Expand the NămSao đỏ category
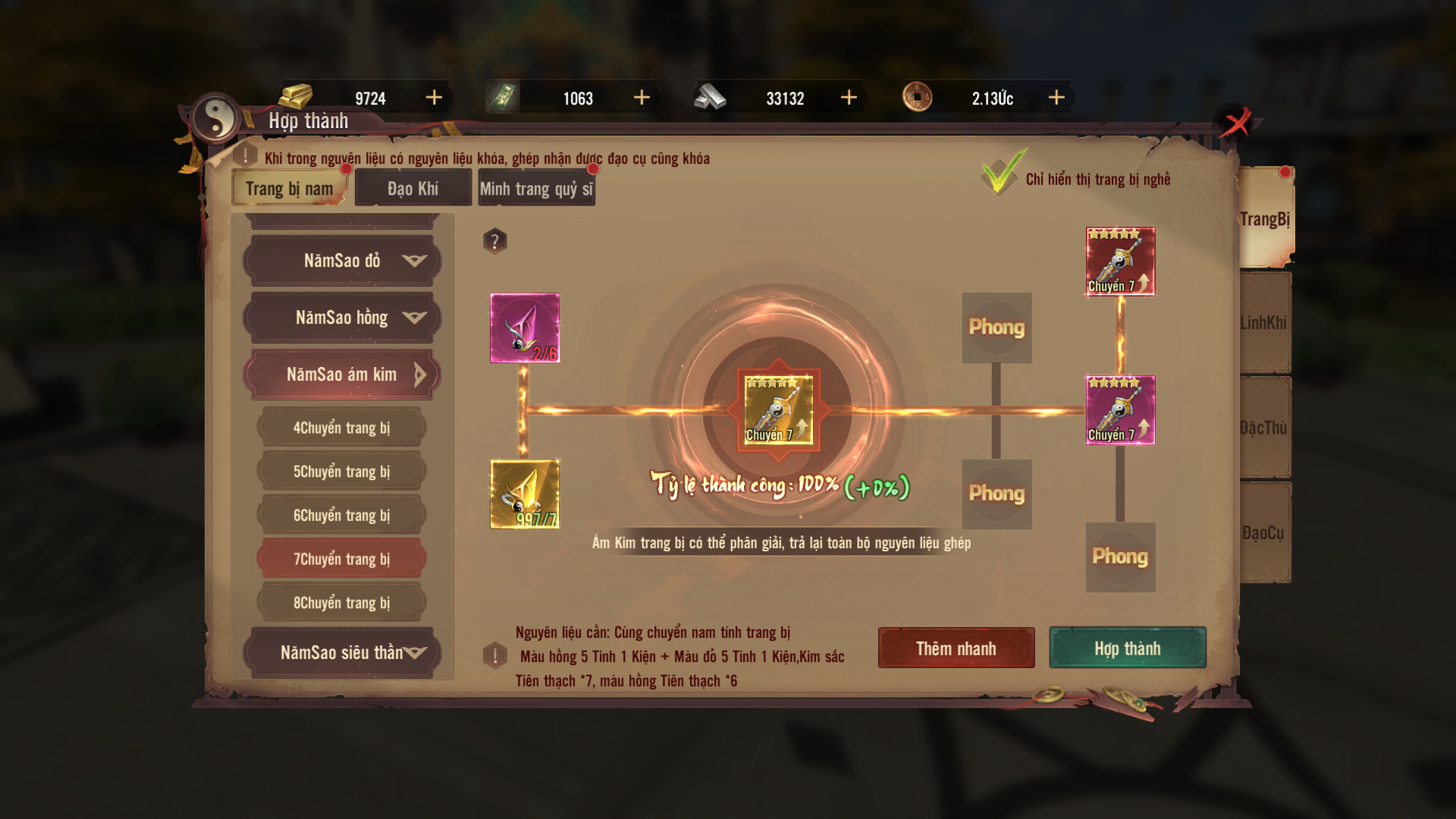Image resolution: width=1456 pixels, height=819 pixels. point(342,261)
